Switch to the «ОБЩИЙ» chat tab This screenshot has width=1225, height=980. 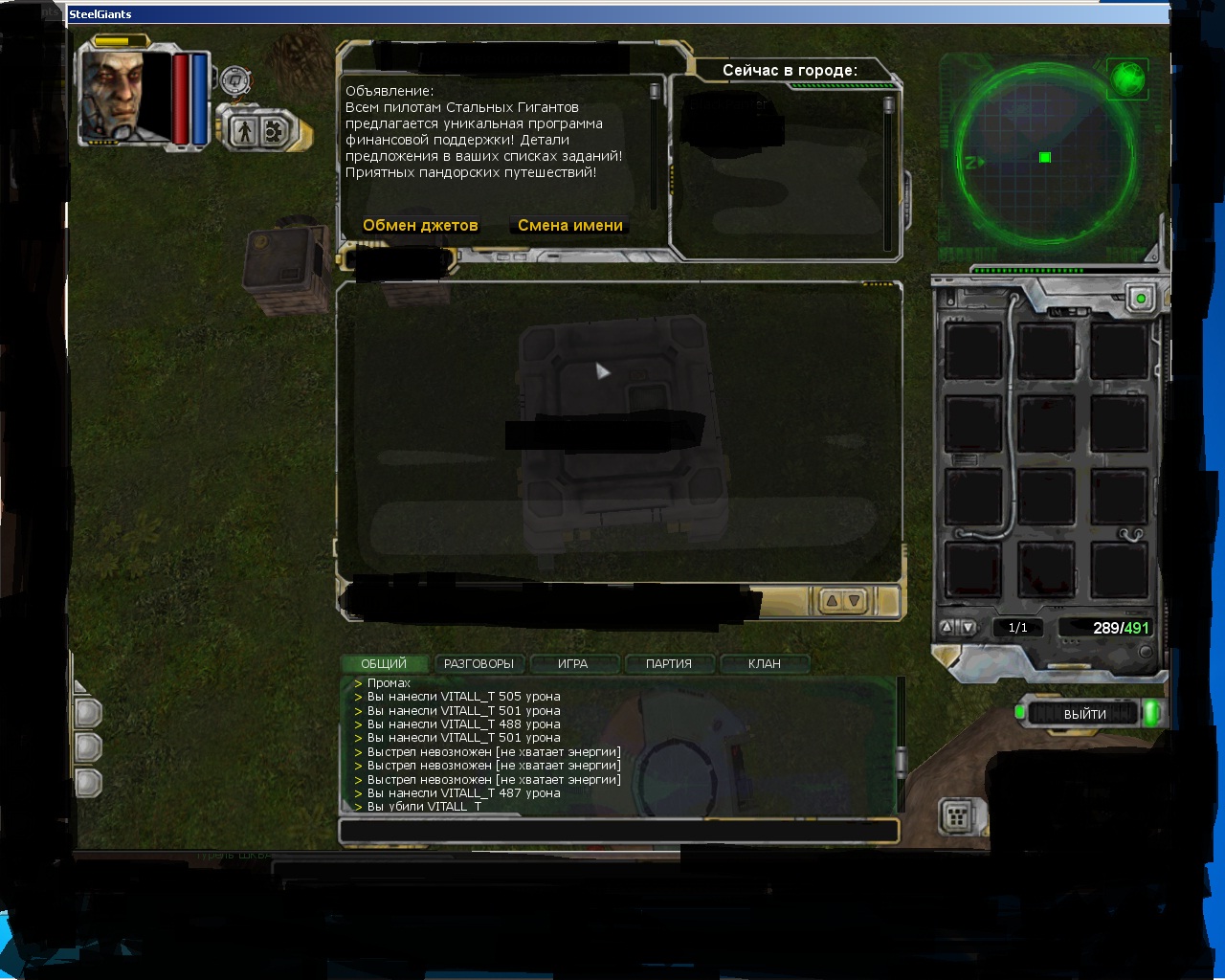[x=384, y=663]
